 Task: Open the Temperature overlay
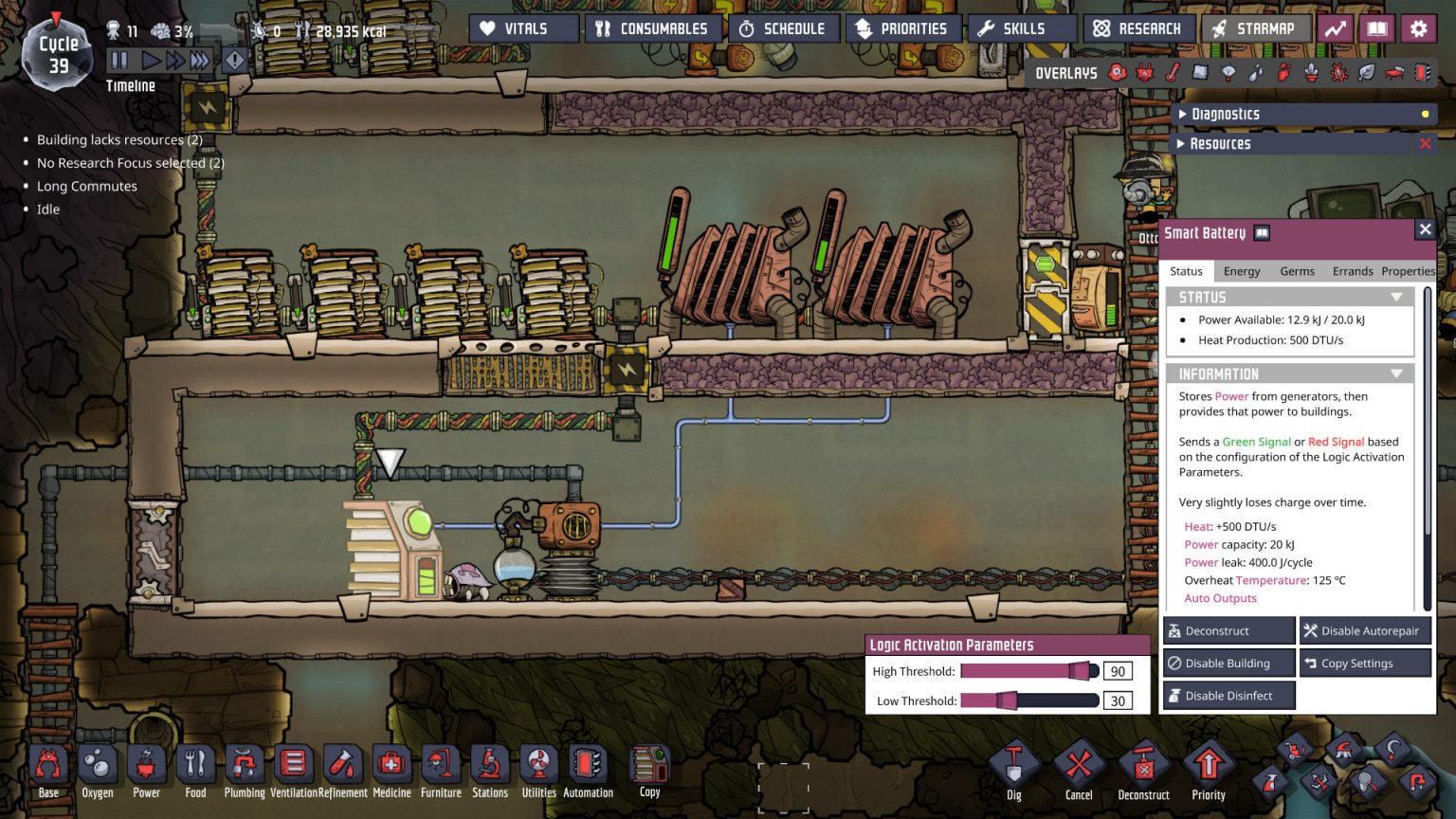(x=1174, y=73)
